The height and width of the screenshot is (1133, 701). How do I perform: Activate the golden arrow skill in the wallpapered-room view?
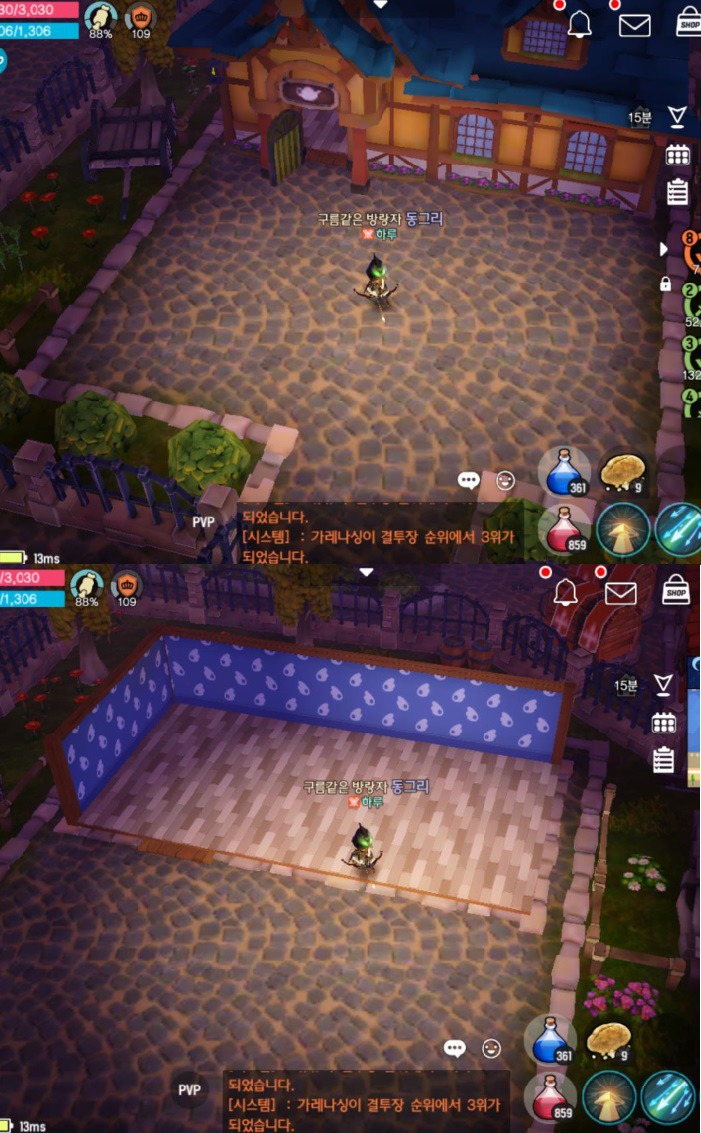click(608, 1097)
